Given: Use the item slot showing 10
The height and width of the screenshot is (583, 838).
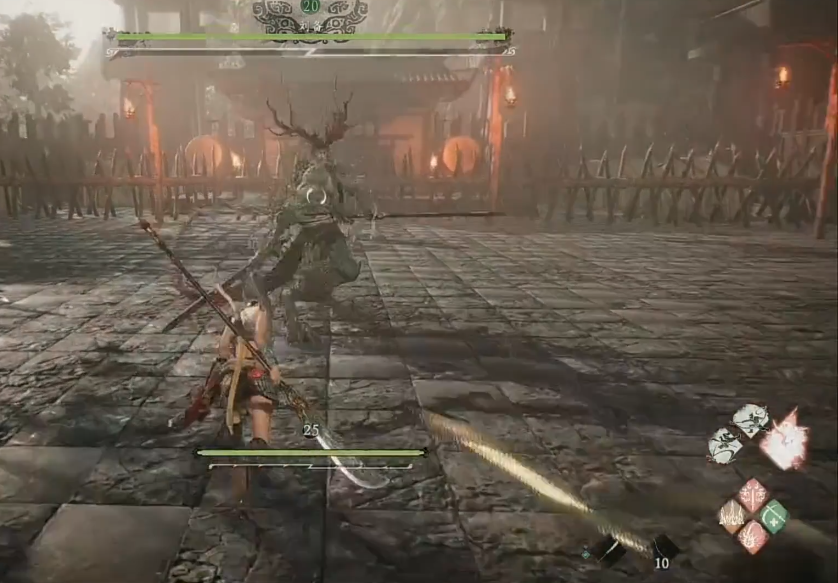Looking at the screenshot, I should coord(661,550).
